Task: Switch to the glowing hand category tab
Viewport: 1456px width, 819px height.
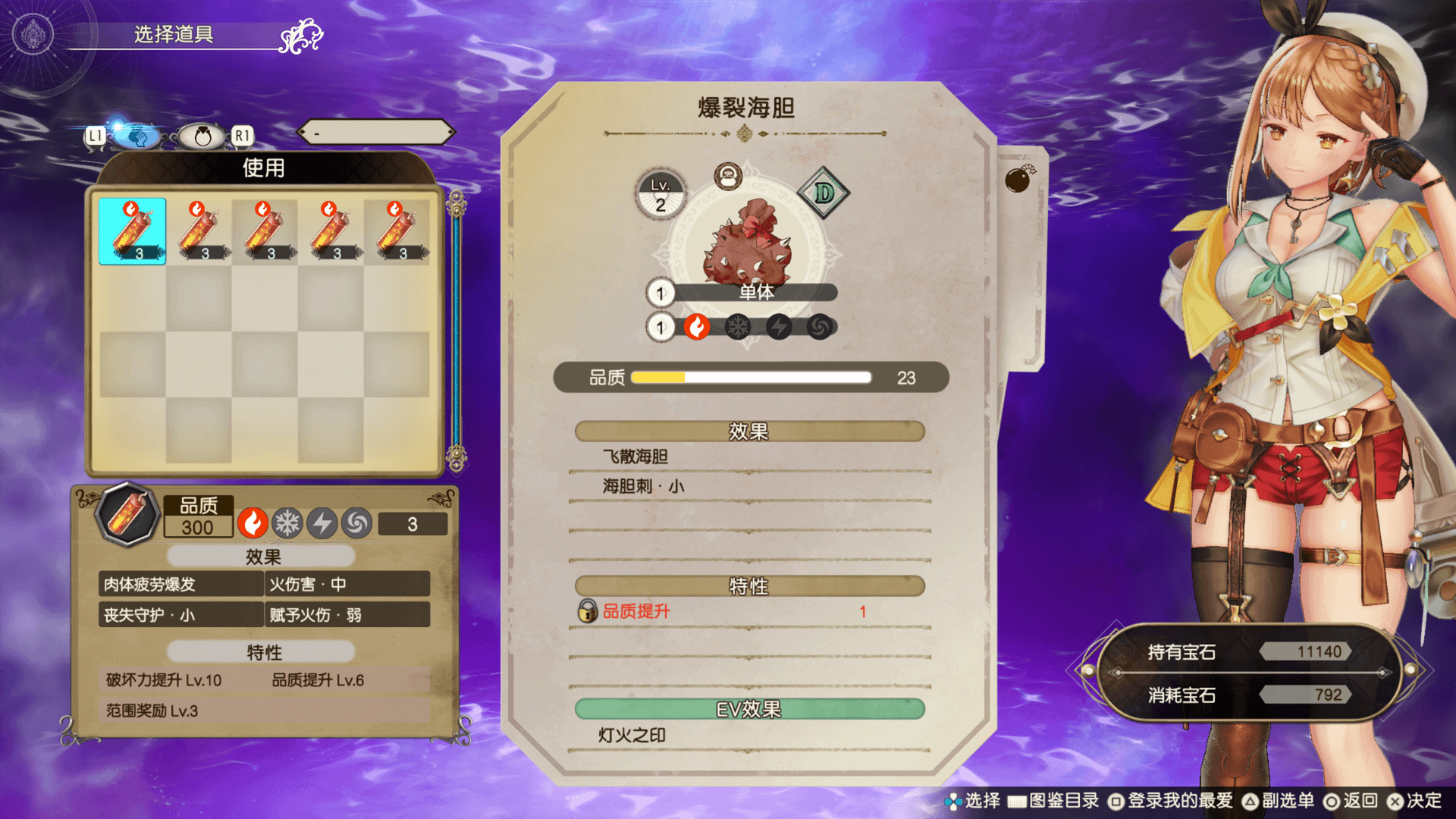Action: (x=137, y=136)
